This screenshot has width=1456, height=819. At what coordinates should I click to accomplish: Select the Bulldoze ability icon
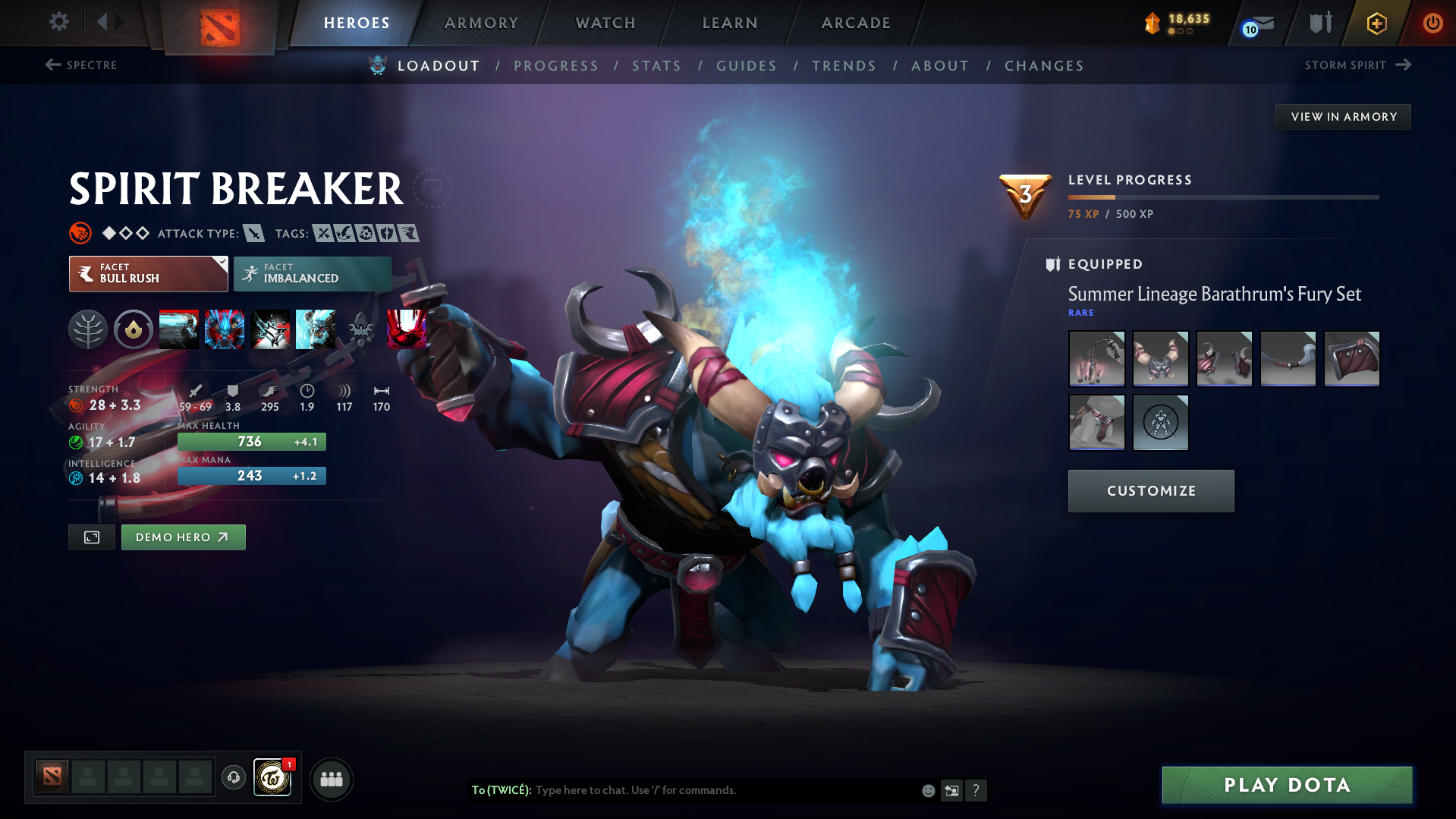click(x=225, y=329)
